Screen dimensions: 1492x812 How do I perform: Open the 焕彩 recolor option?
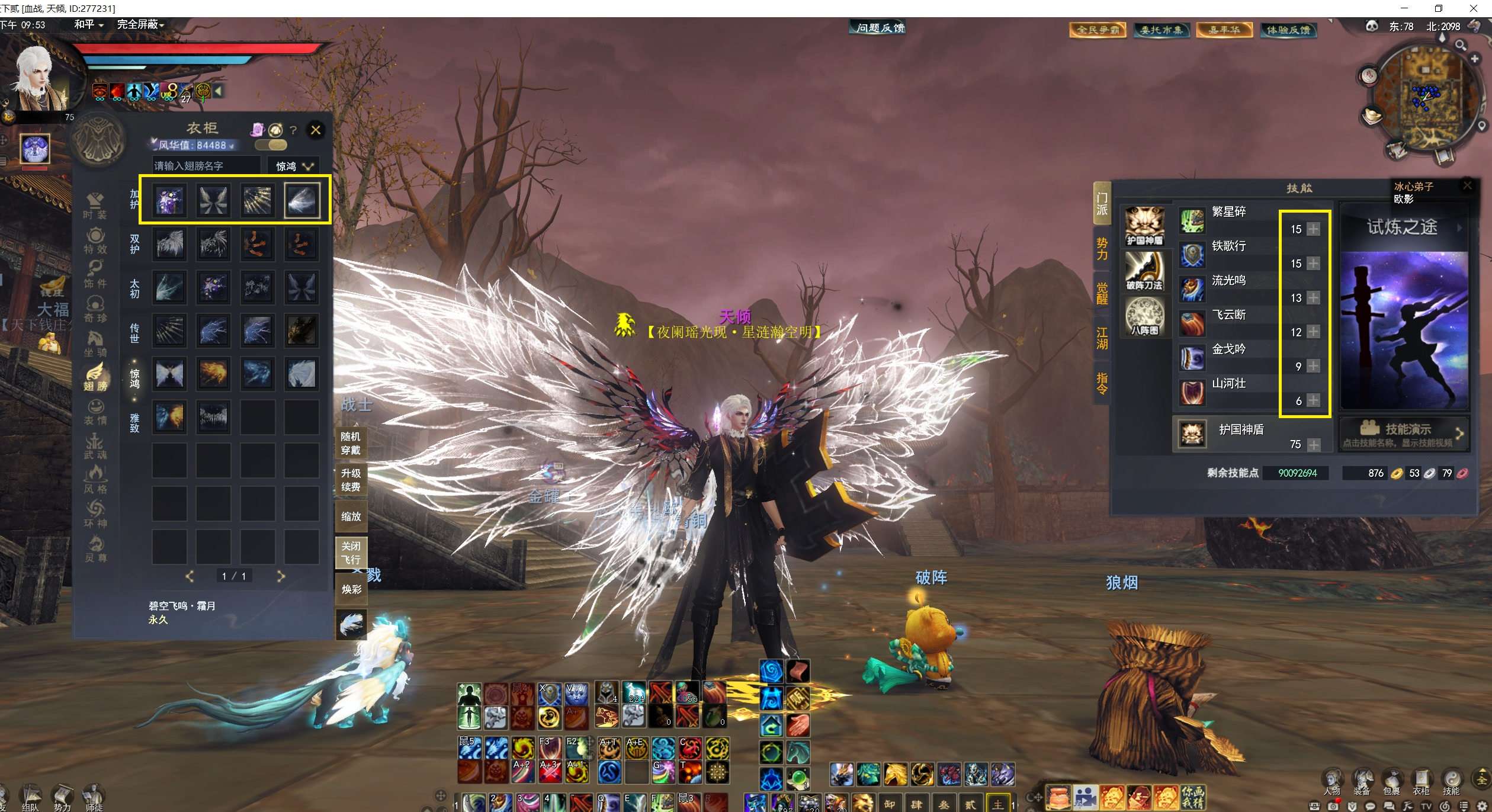point(351,589)
